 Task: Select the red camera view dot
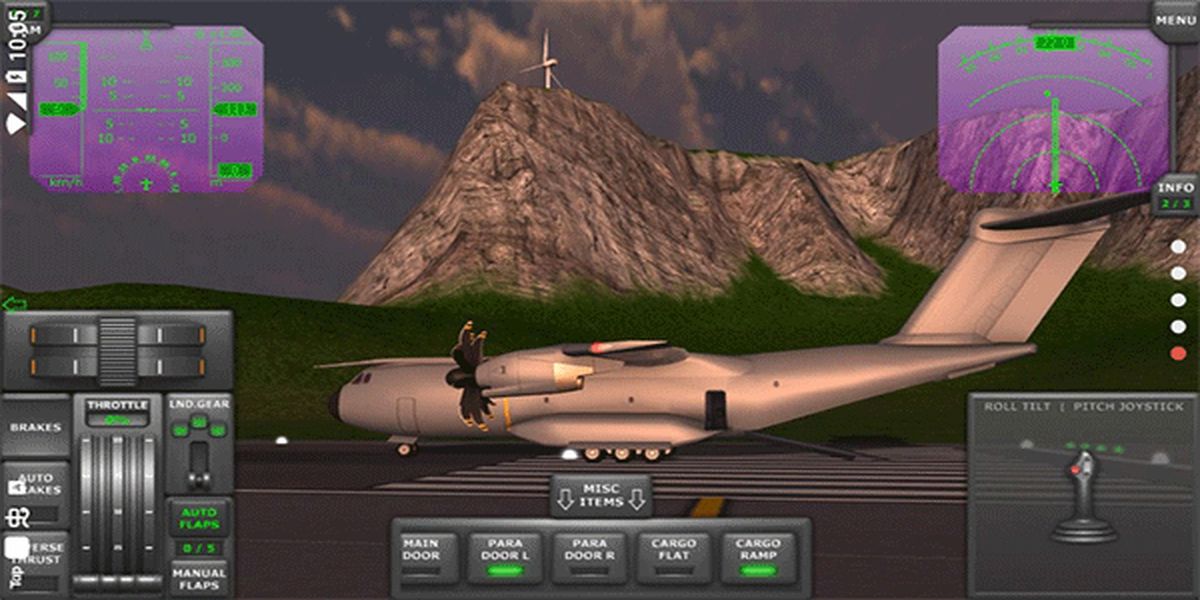click(1179, 353)
